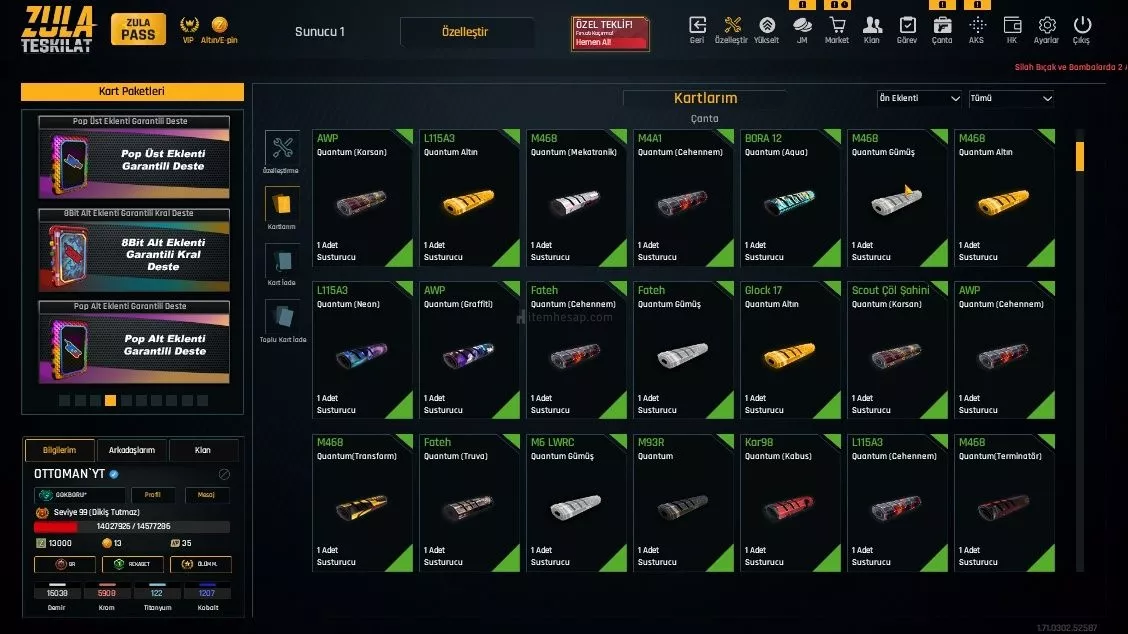This screenshot has height=634, width=1128.
Task: Choose the Kar98 Quantum (Kabus) card
Action: pyautogui.click(x=790, y=502)
